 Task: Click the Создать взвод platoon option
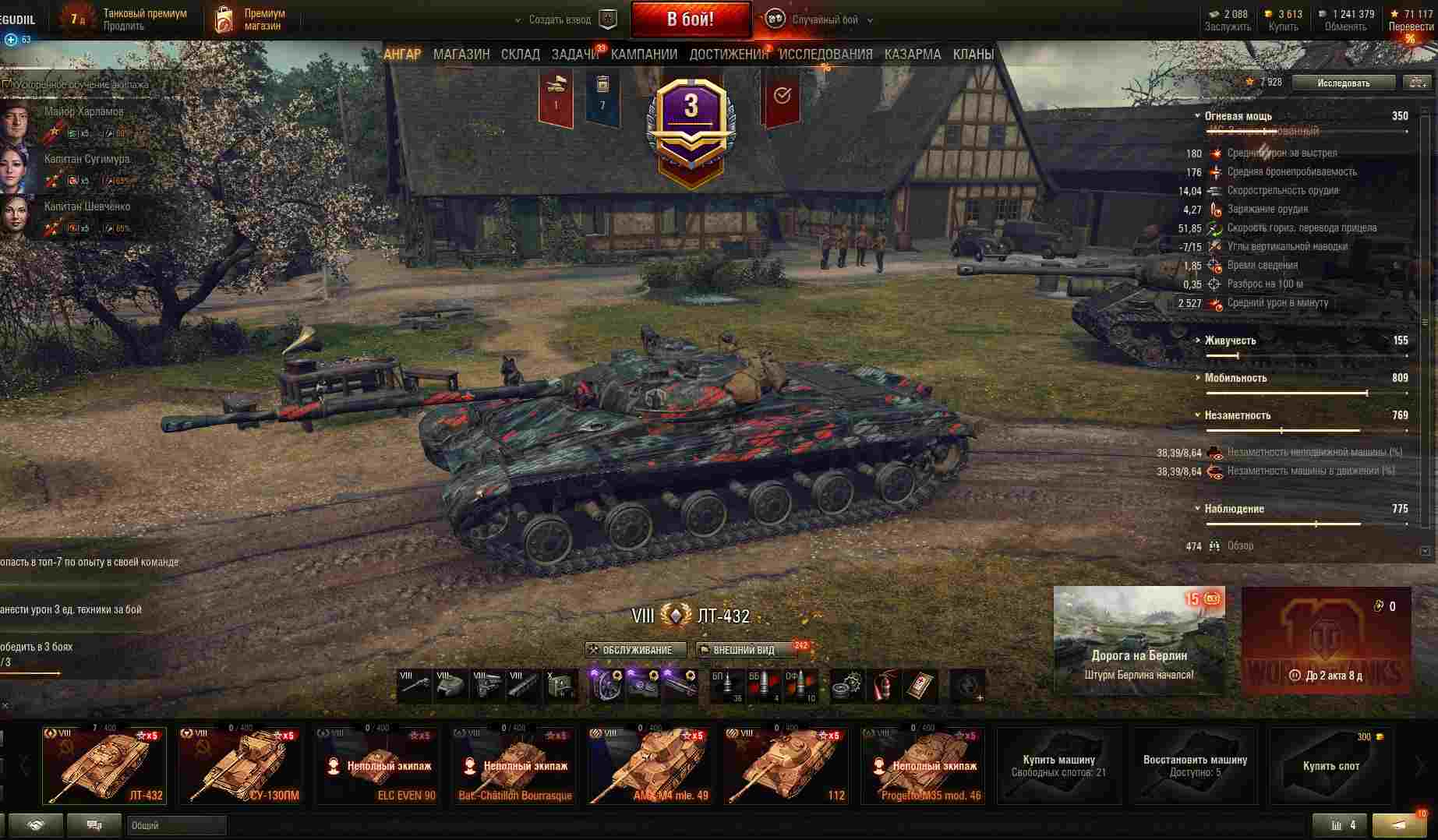click(x=560, y=20)
